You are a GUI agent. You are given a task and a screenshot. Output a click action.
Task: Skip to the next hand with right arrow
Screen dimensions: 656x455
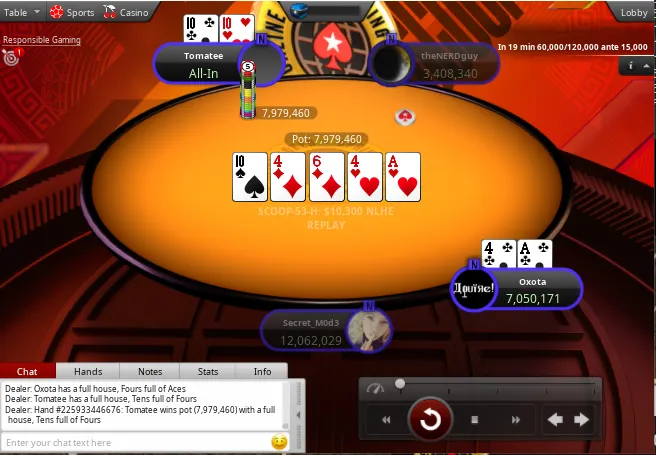click(x=581, y=420)
